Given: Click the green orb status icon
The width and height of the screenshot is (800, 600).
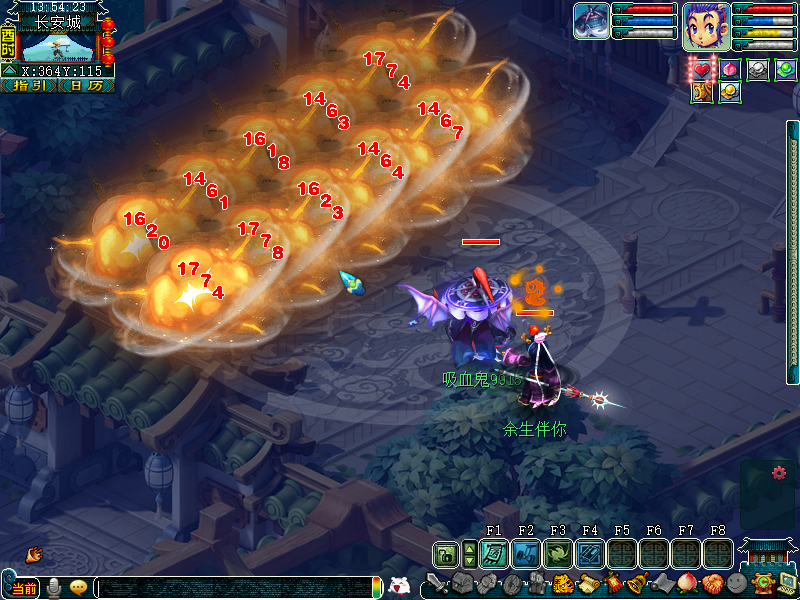Looking at the screenshot, I should point(785,69).
